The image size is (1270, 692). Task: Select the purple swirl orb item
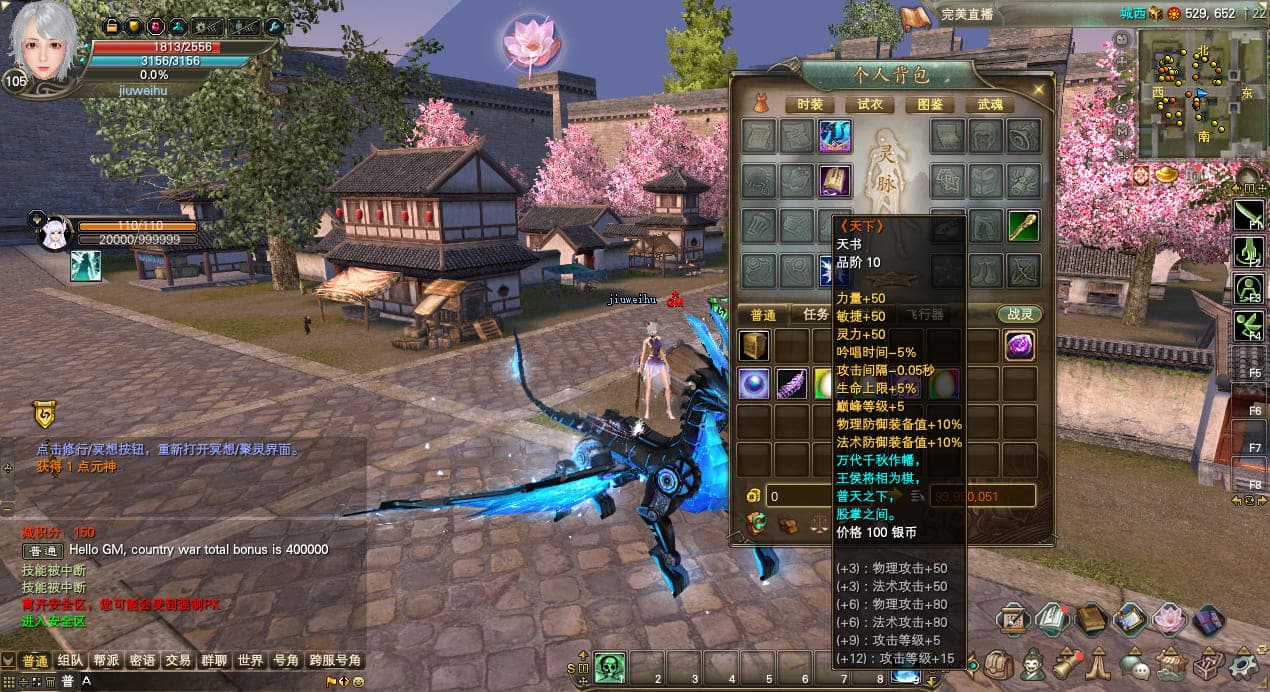coord(1019,346)
